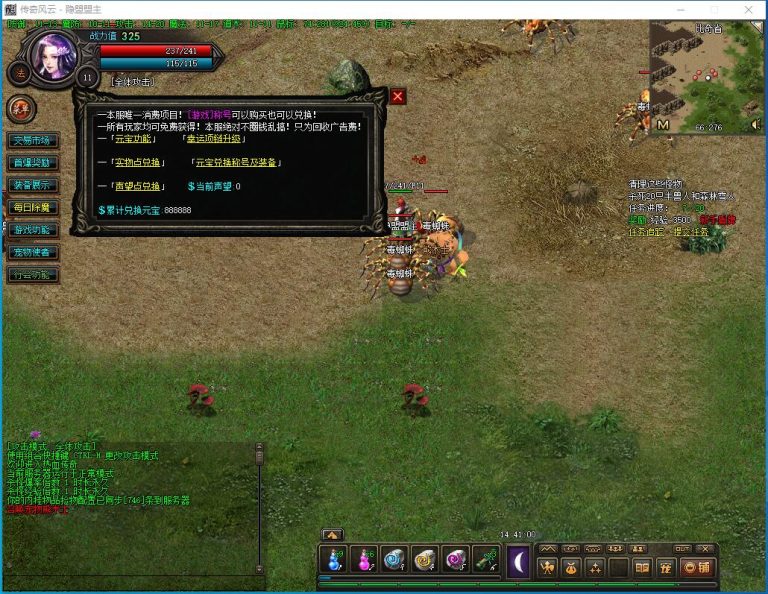Open the map with the M button

click(x=663, y=124)
